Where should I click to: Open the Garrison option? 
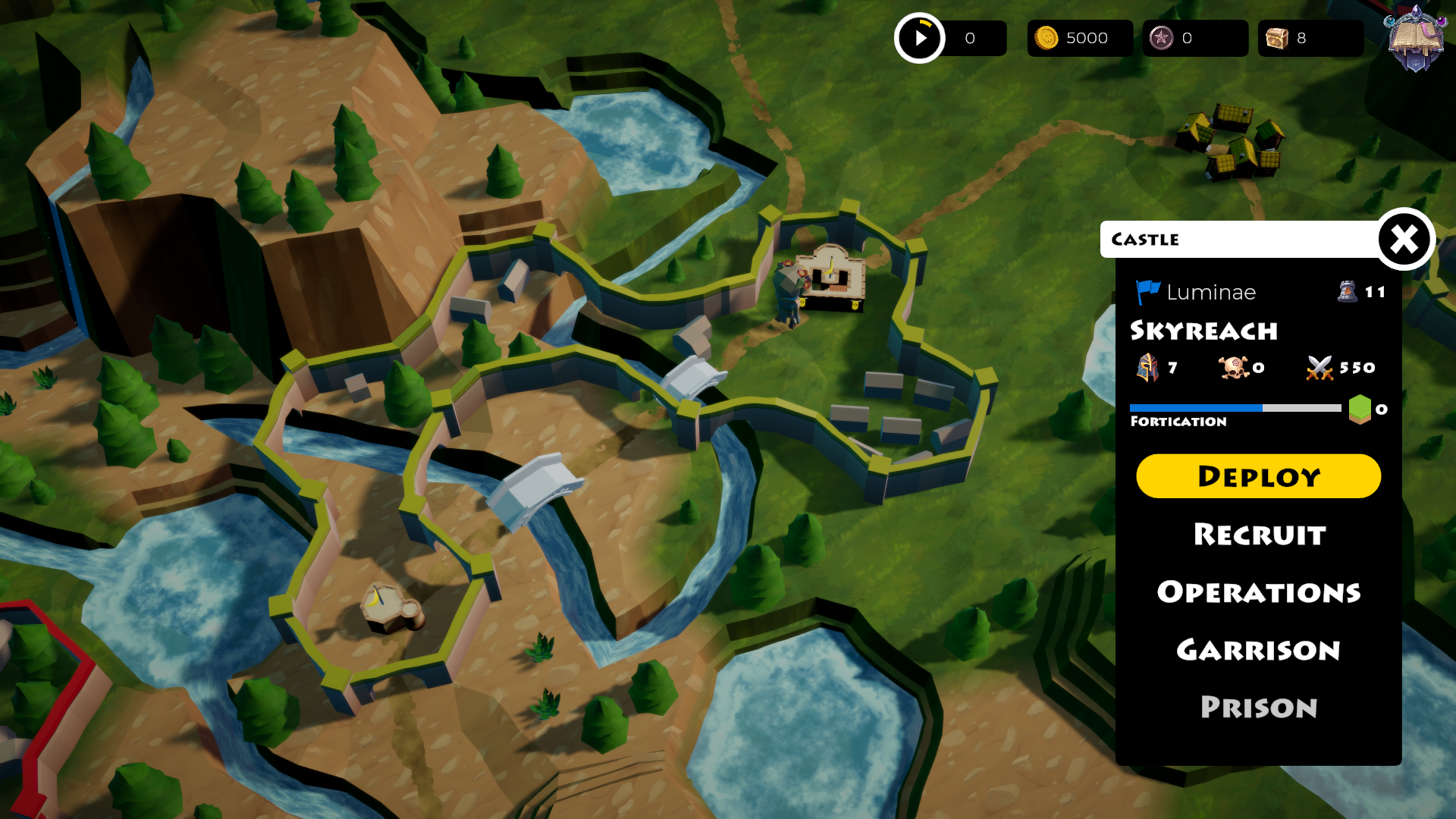(1259, 650)
